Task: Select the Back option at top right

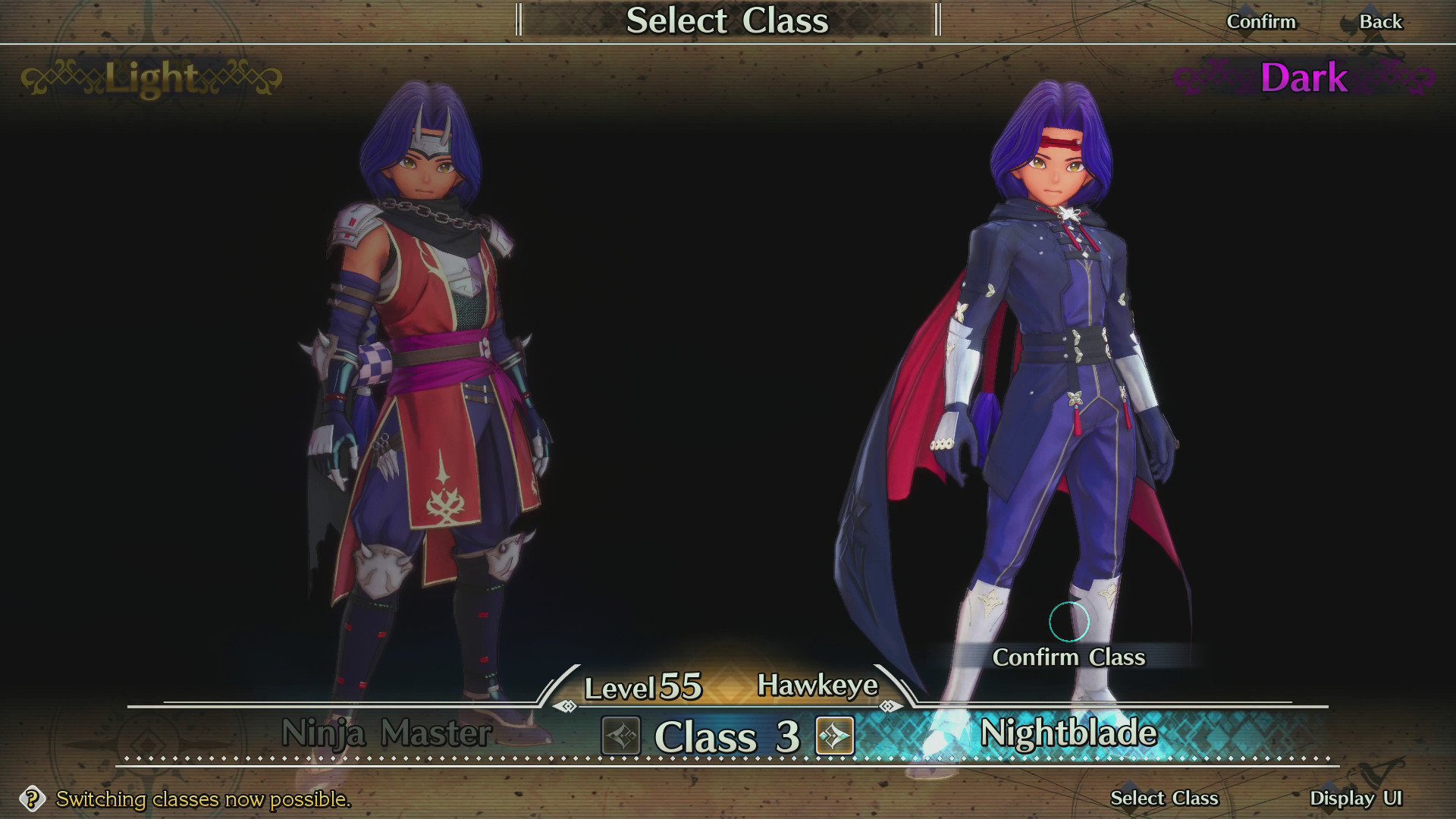Action: pyautogui.click(x=1382, y=21)
